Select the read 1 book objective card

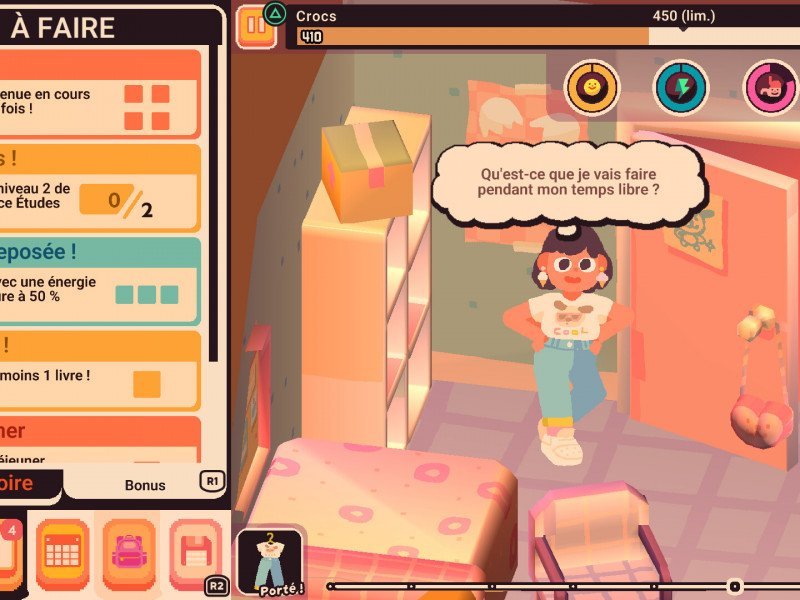point(100,372)
